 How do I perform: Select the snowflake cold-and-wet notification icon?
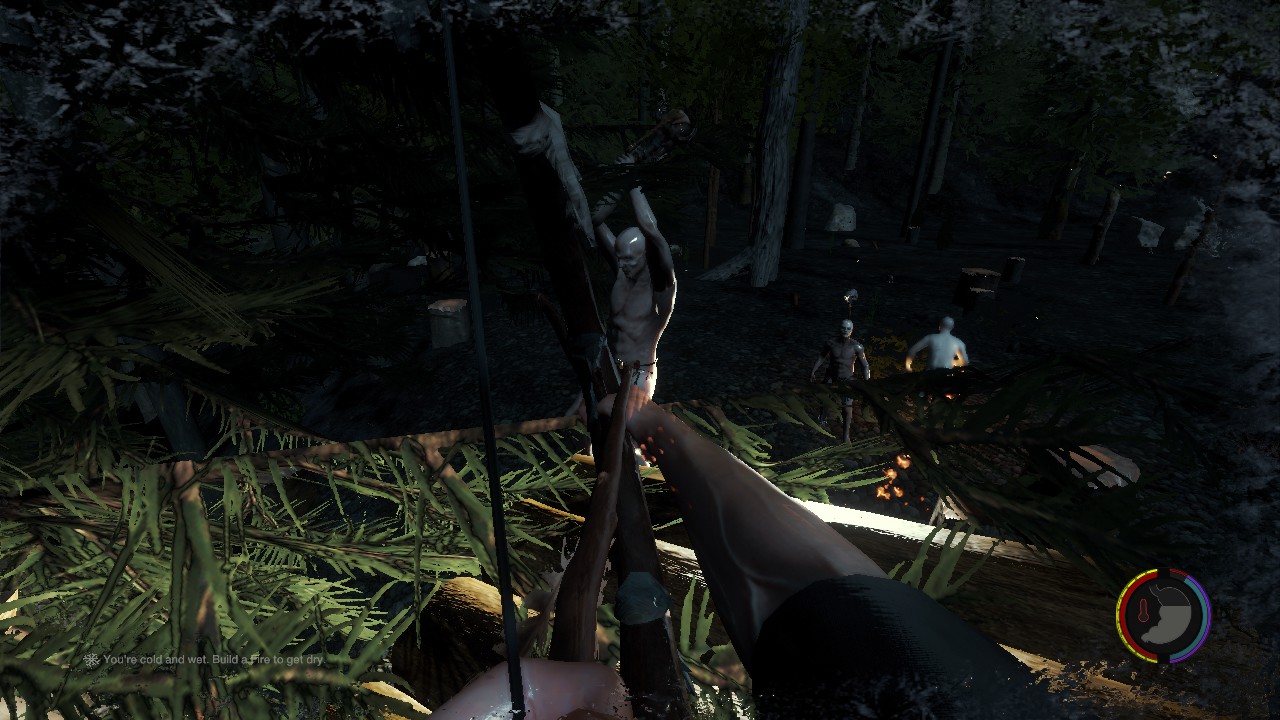[x=91, y=660]
